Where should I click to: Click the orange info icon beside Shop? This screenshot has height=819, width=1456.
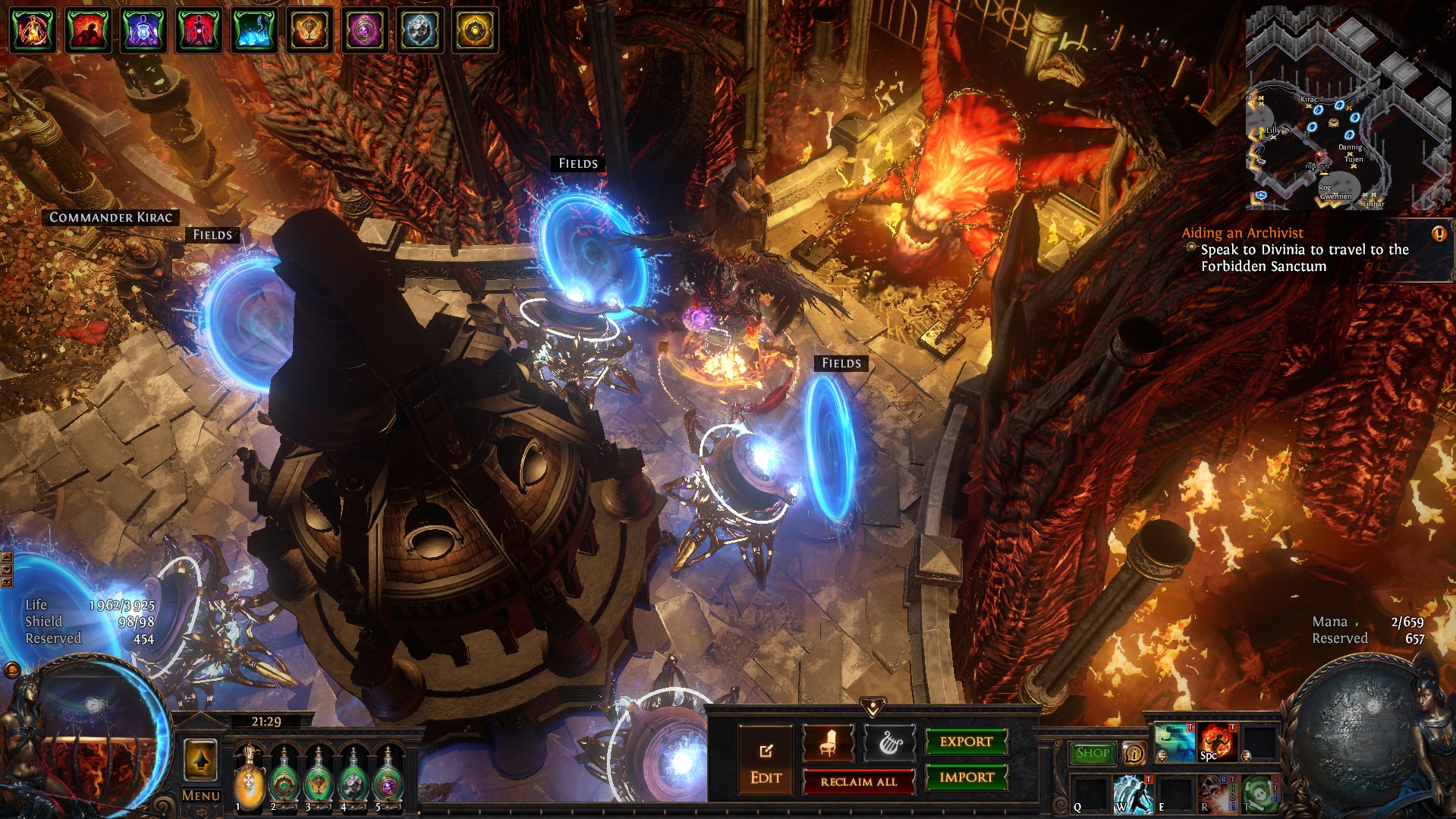click(x=1134, y=753)
